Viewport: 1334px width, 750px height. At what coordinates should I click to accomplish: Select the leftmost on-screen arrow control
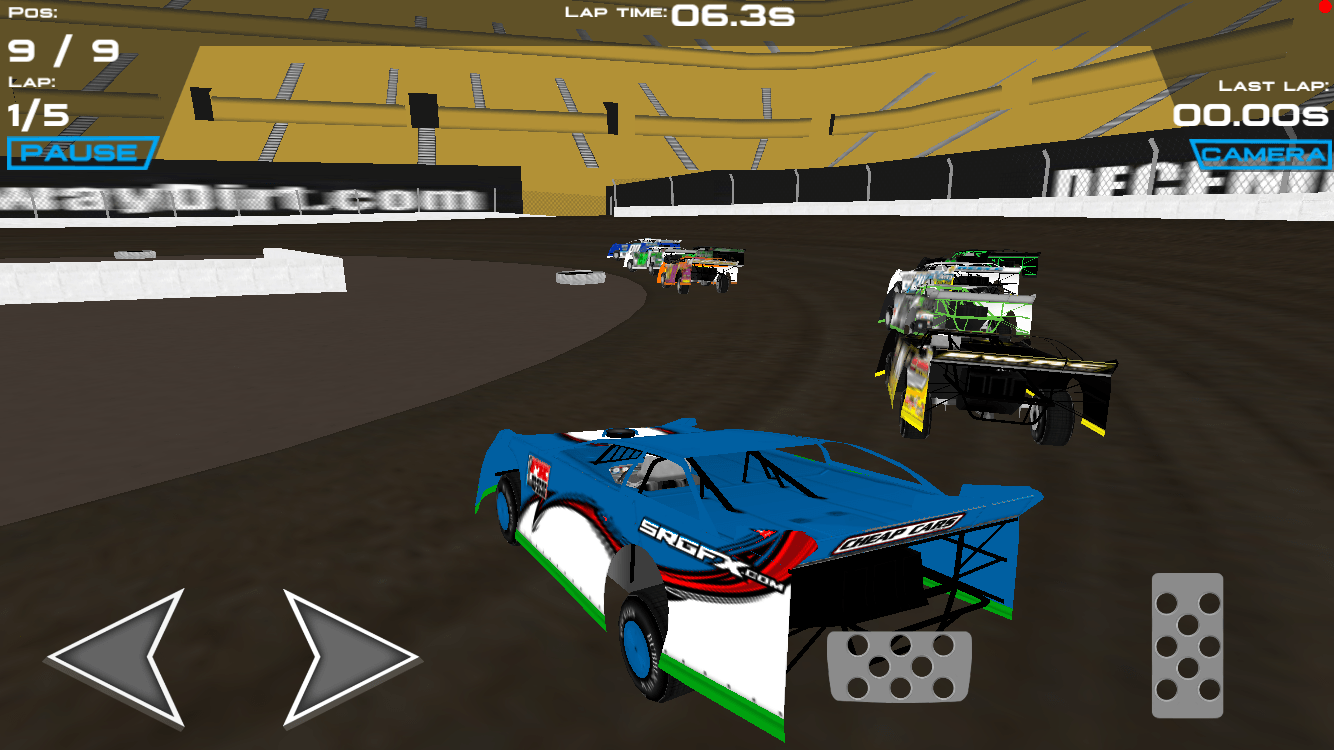coord(113,655)
